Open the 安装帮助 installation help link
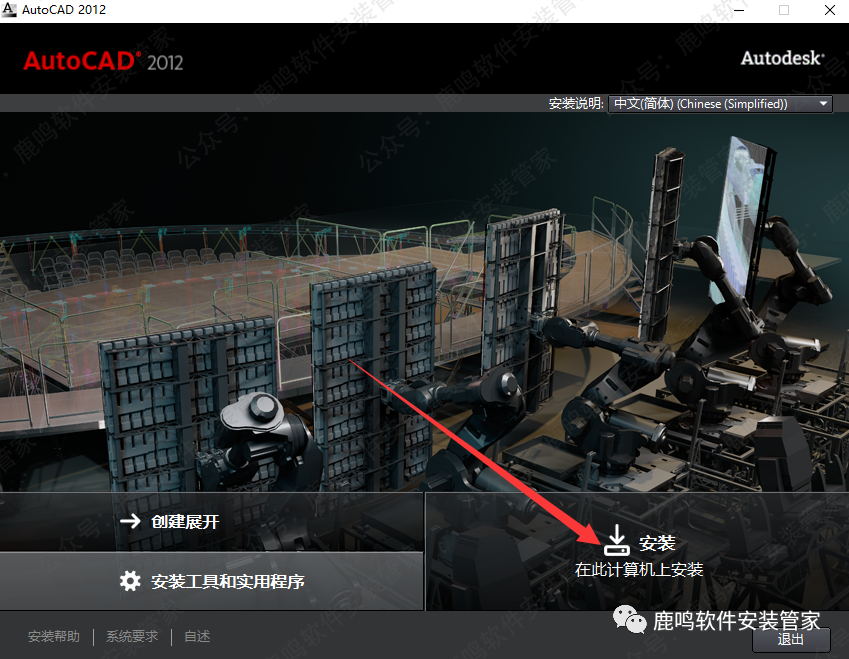This screenshot has width=849, height=659. coord(54,636)
